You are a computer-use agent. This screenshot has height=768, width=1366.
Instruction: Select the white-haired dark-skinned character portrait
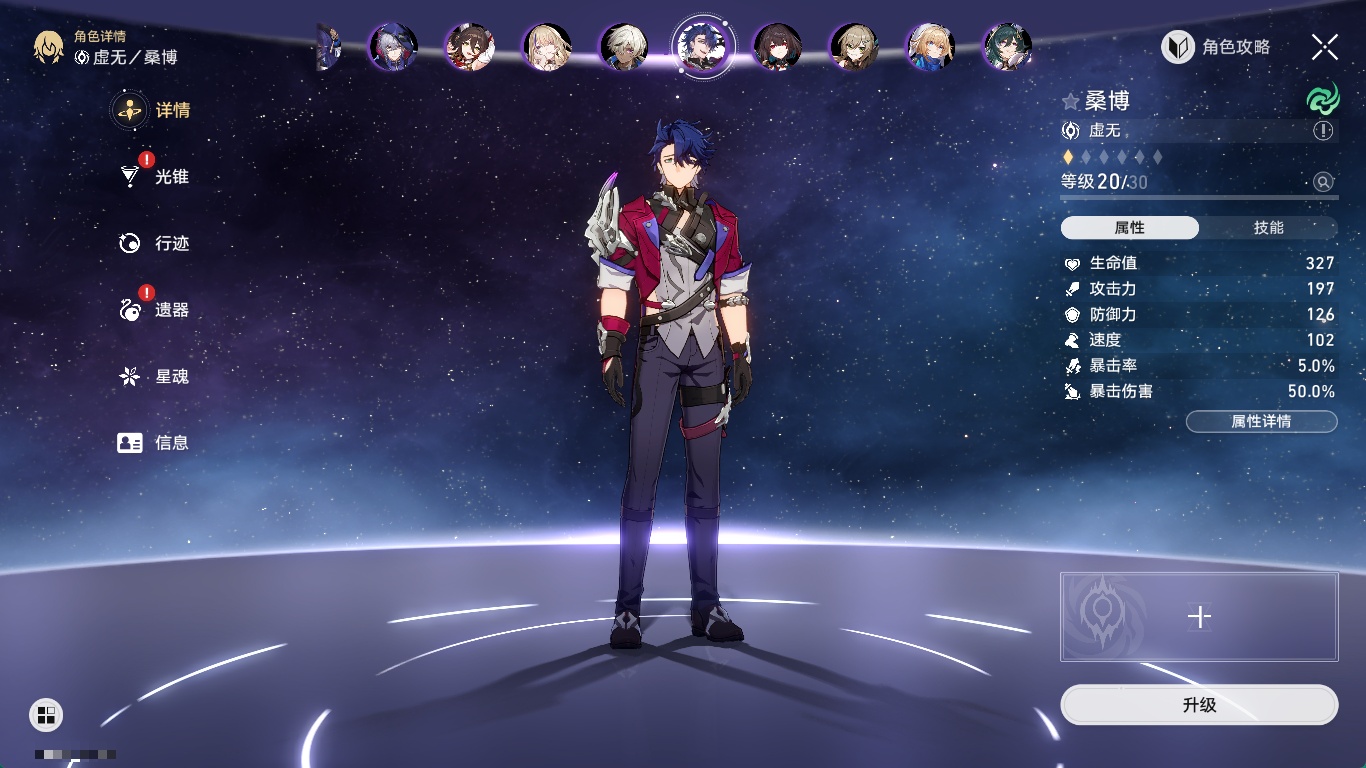[x=624, y=47]
